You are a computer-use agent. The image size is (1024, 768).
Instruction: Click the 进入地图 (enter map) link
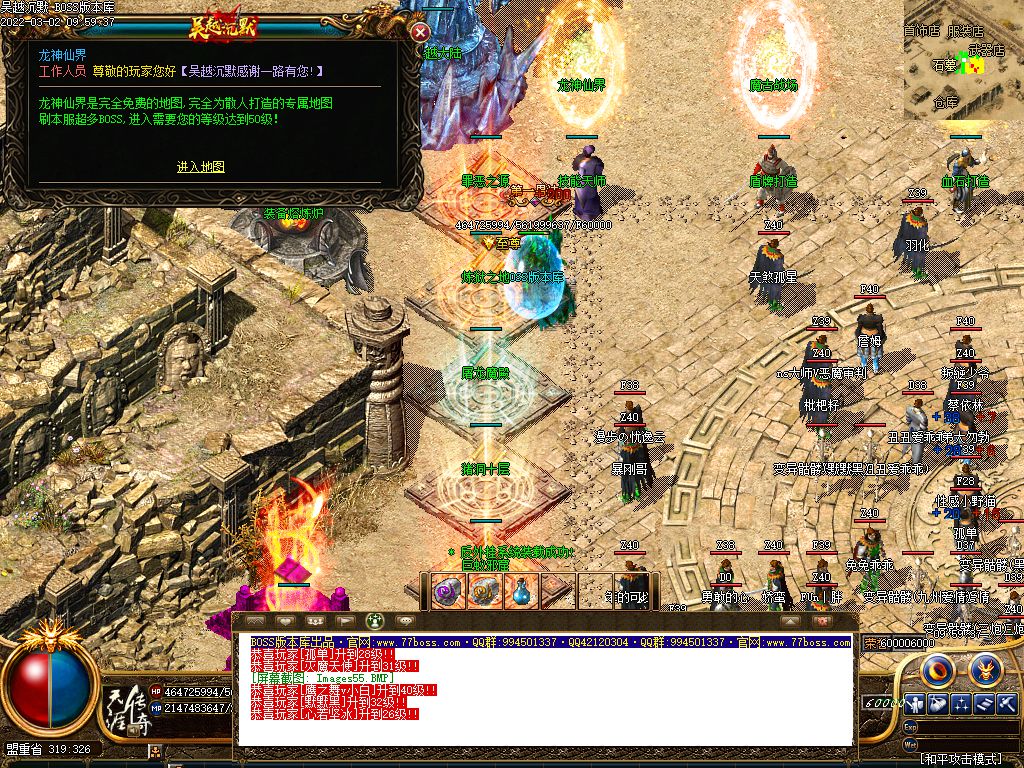(x=201, y=167)
